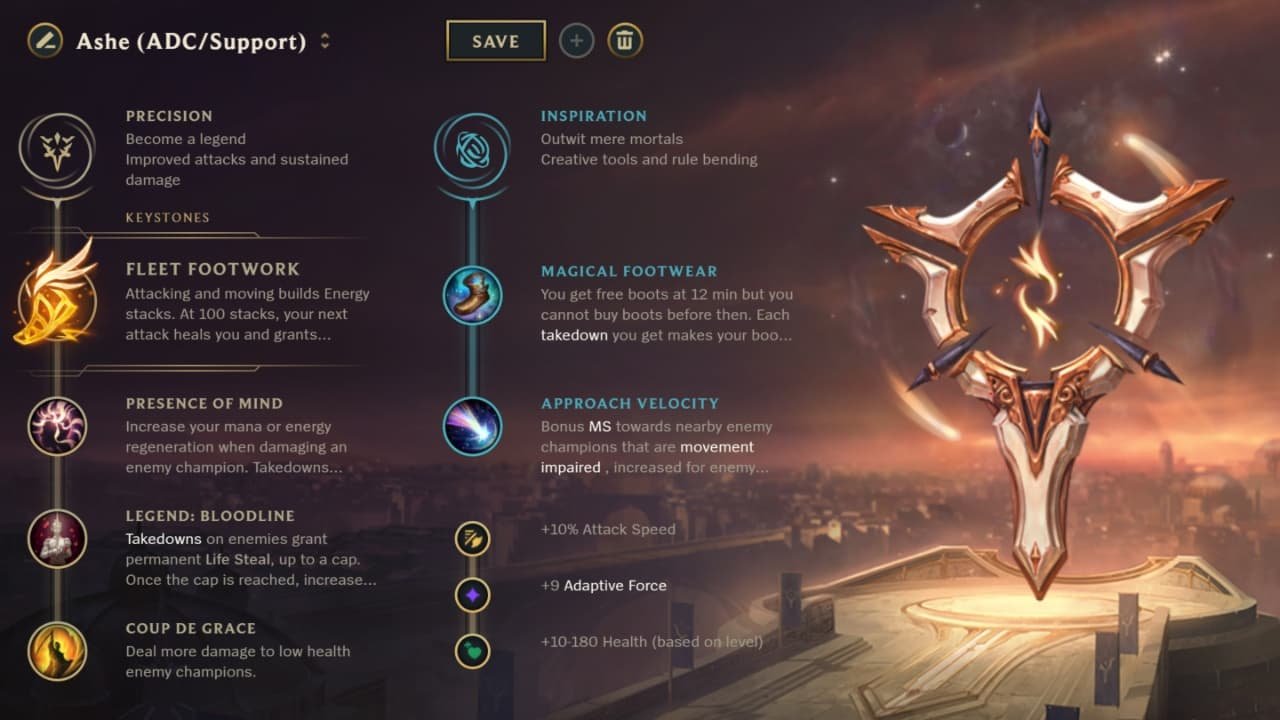The image size is (1280, 720).
Task: Click the trash icon to delete this rune page
Action: pyautogui.click(x=625, y=41)
